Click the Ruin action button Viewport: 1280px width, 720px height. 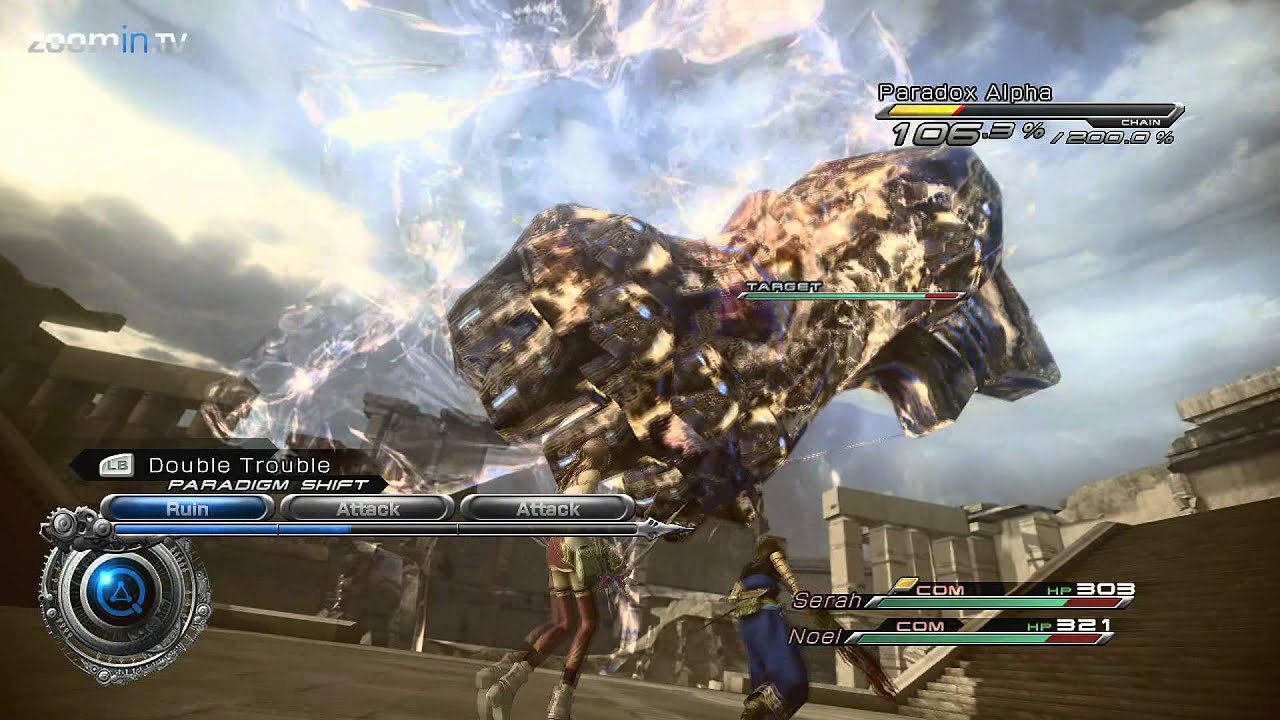click(193, 508)
